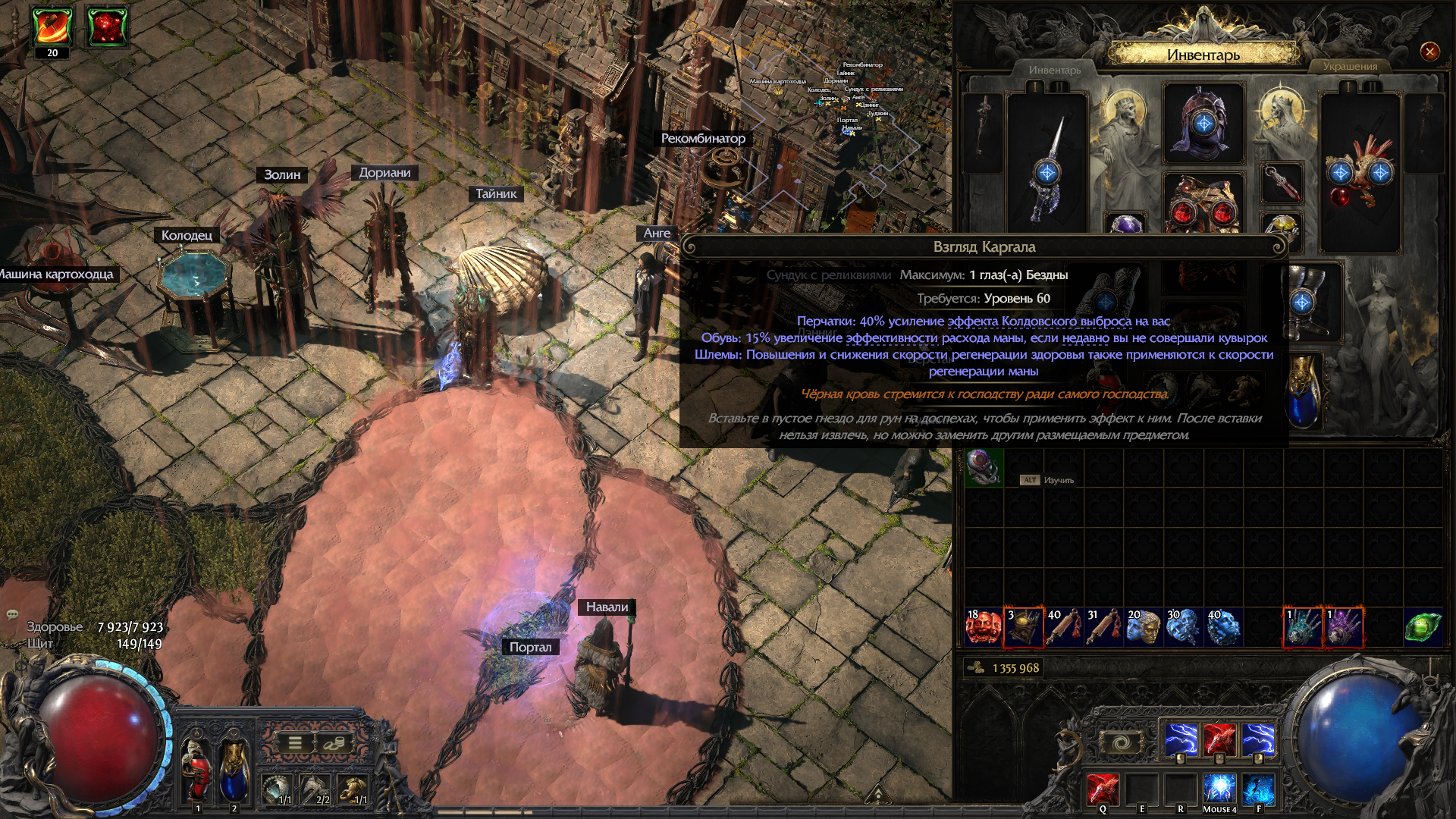Select the green gem in the inventory

pyautogui.click(x=1422, y=627)
